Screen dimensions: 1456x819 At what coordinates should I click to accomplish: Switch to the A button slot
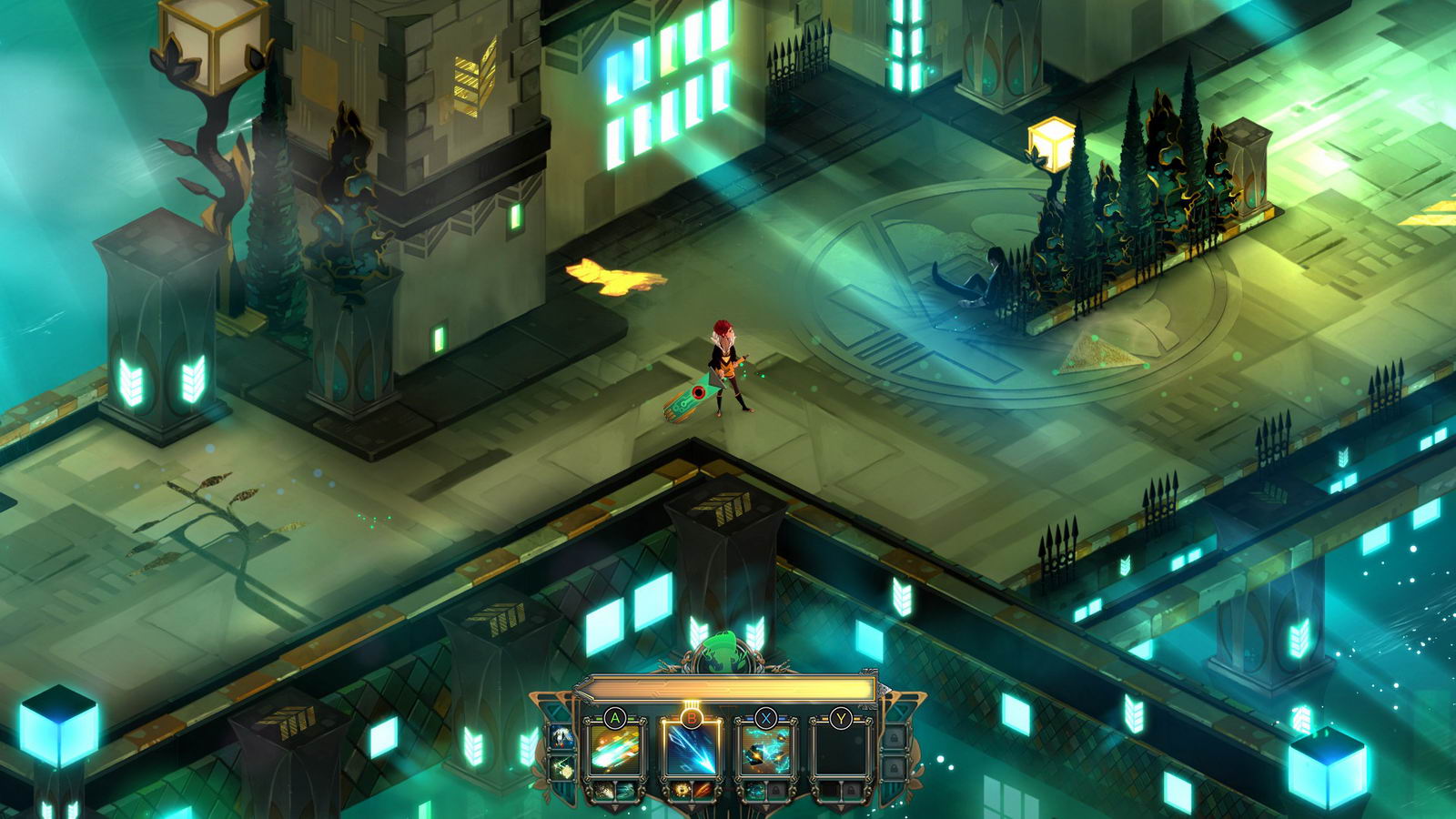click(x=613, y=717)
